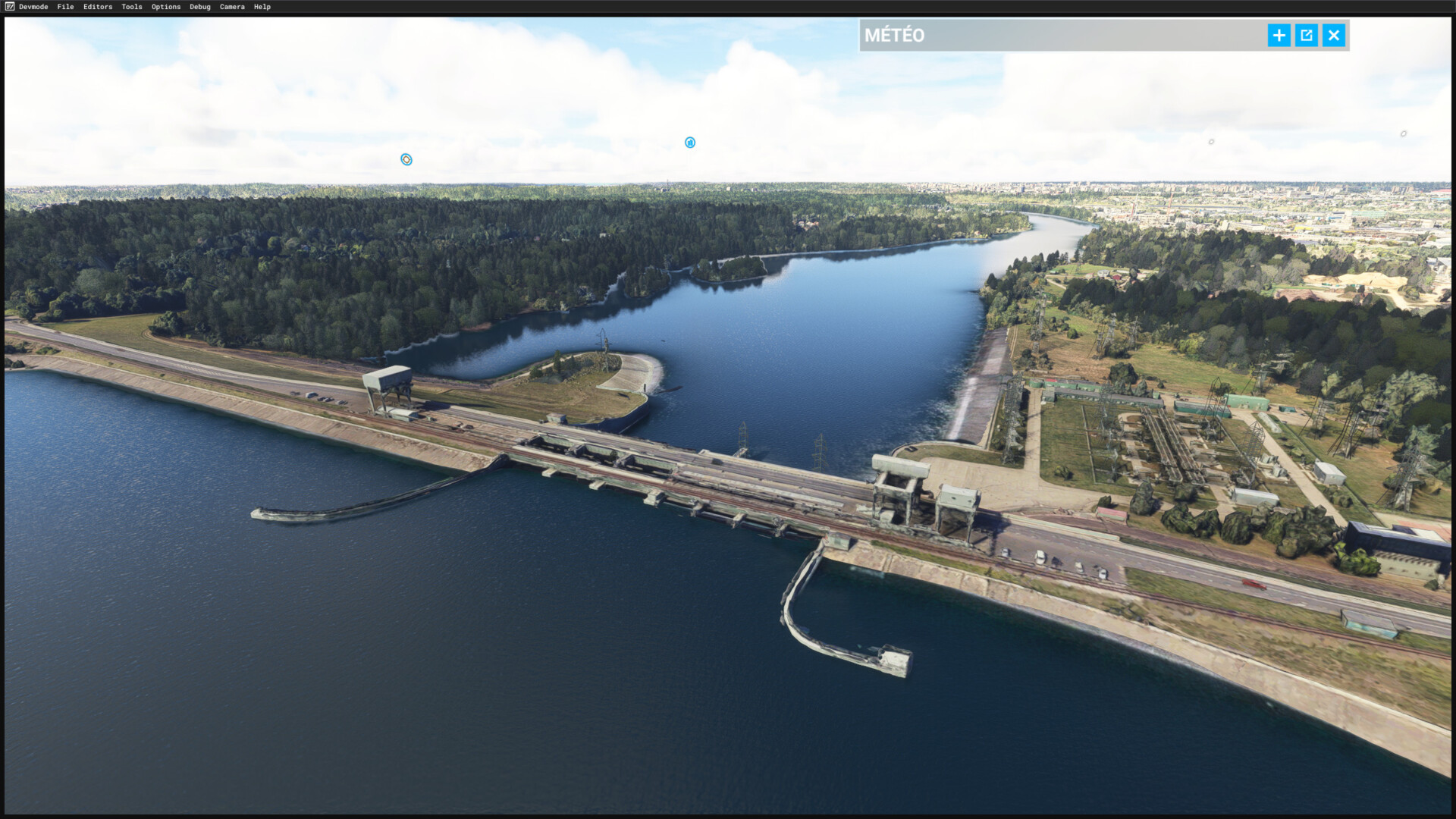Viewport: 1456px width, 819px height.
Task: Pop out the MÉTÉO panel window
Action: (1306, 36)
